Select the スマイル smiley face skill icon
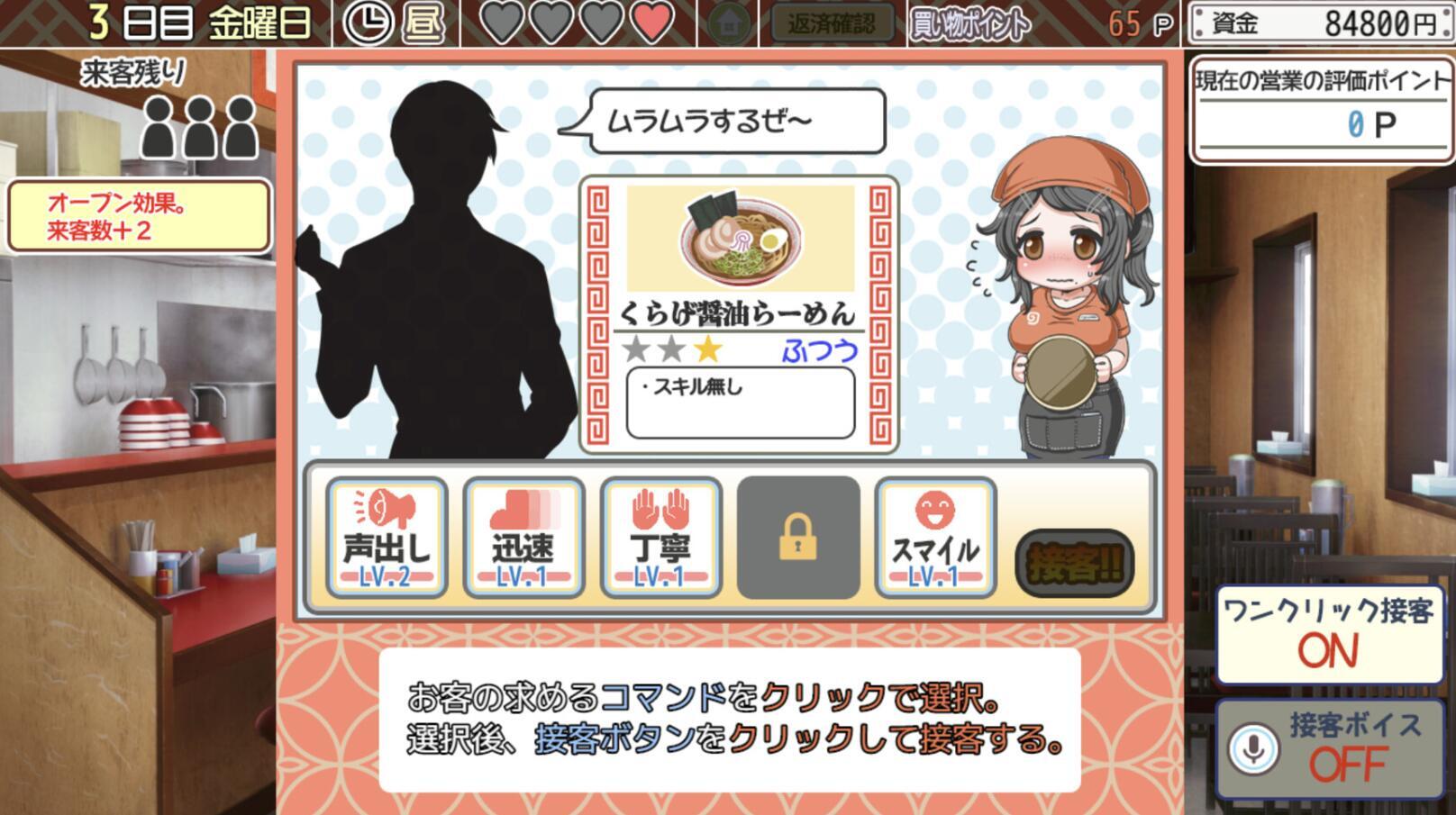The height and width of the screenshot is (815, 1456). (x=933, y=536)
